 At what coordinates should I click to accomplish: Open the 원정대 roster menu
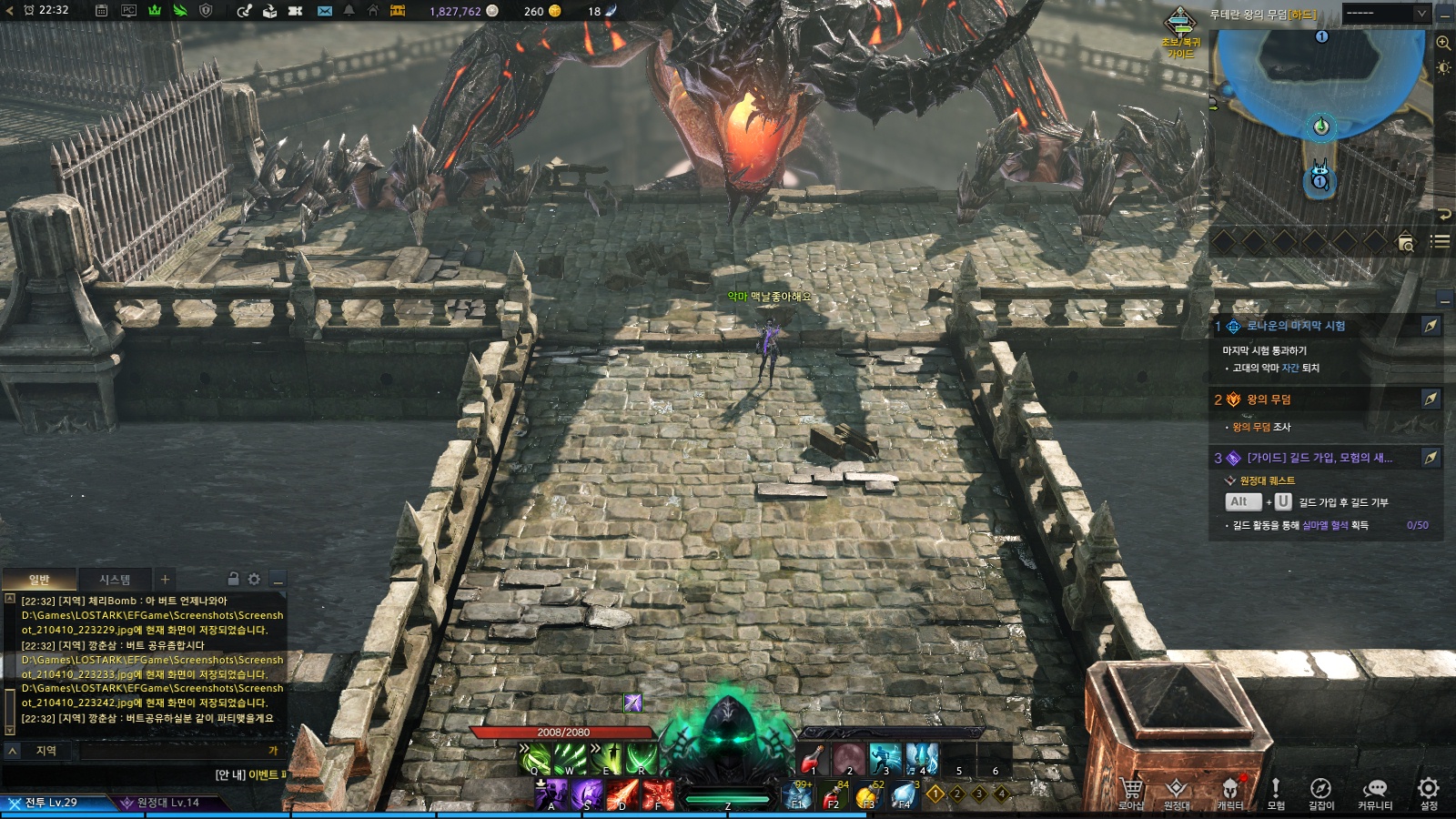[1177, 792]
